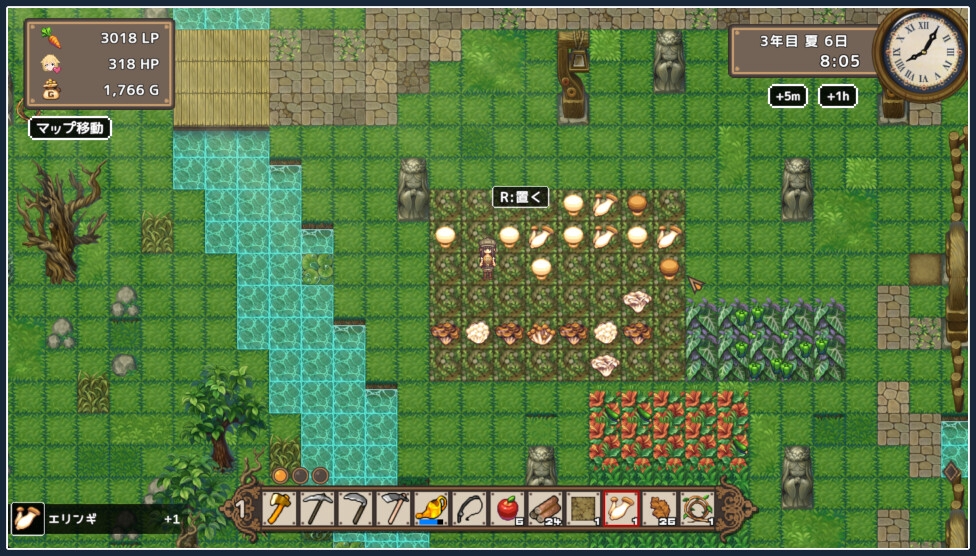The height and width of the screenshot is (556, 976).
Task: Choose the sickle tool slot
Action: point(355,509)
